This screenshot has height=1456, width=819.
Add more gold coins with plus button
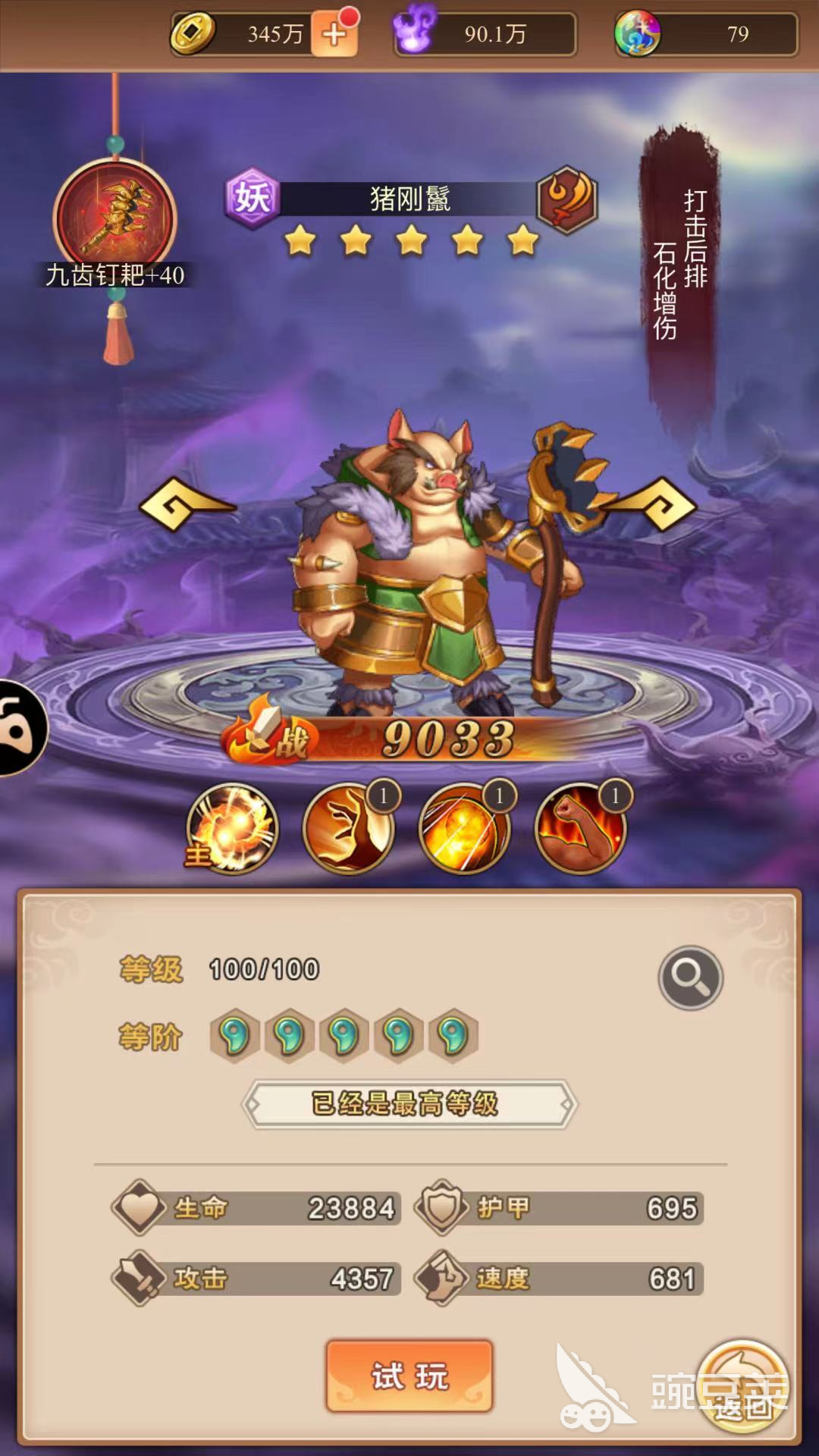click(x=334, y=34)
